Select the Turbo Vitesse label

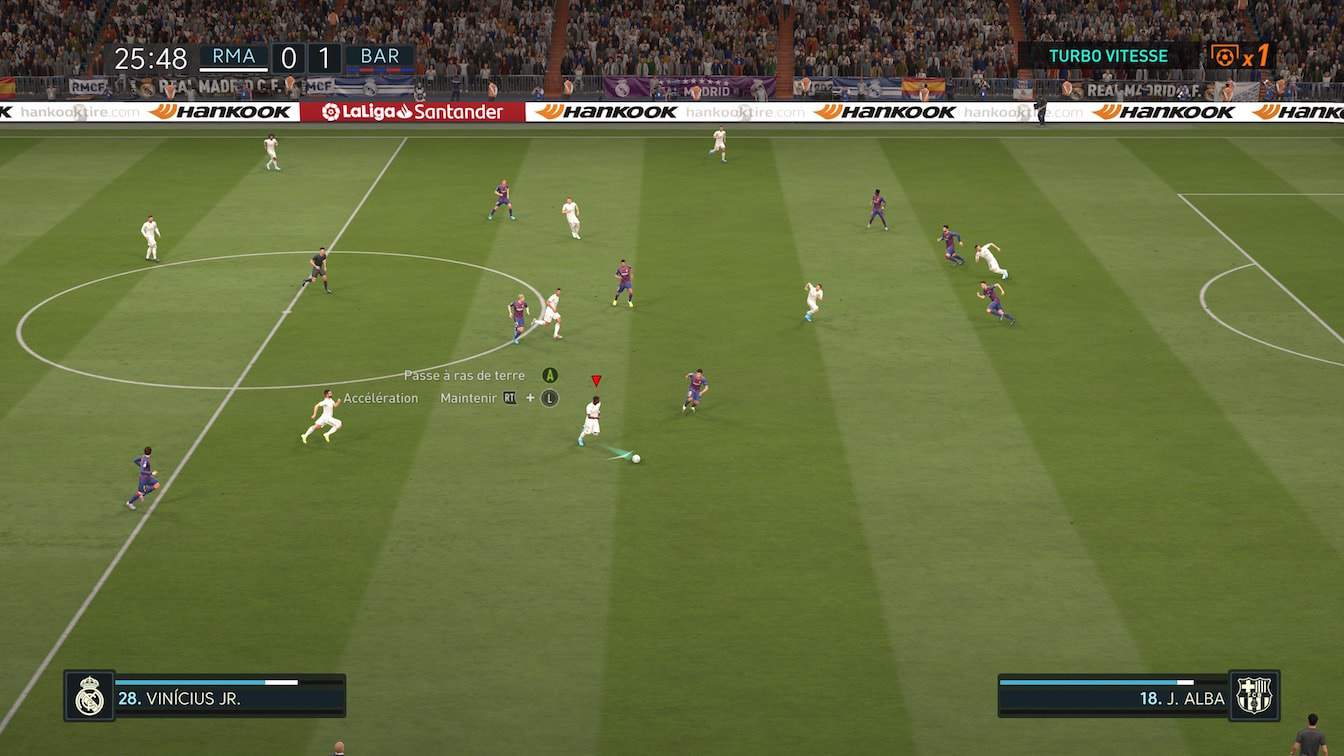pos(1108,56)
